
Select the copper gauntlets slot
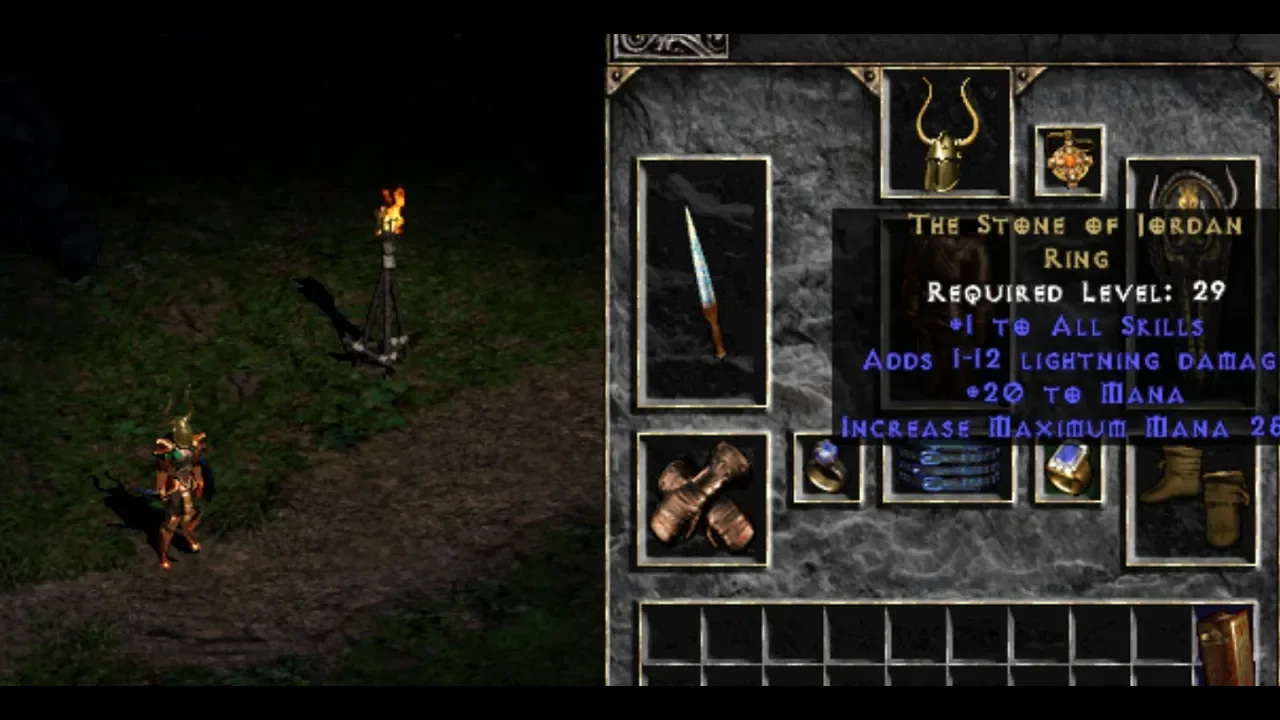point(703,498)
